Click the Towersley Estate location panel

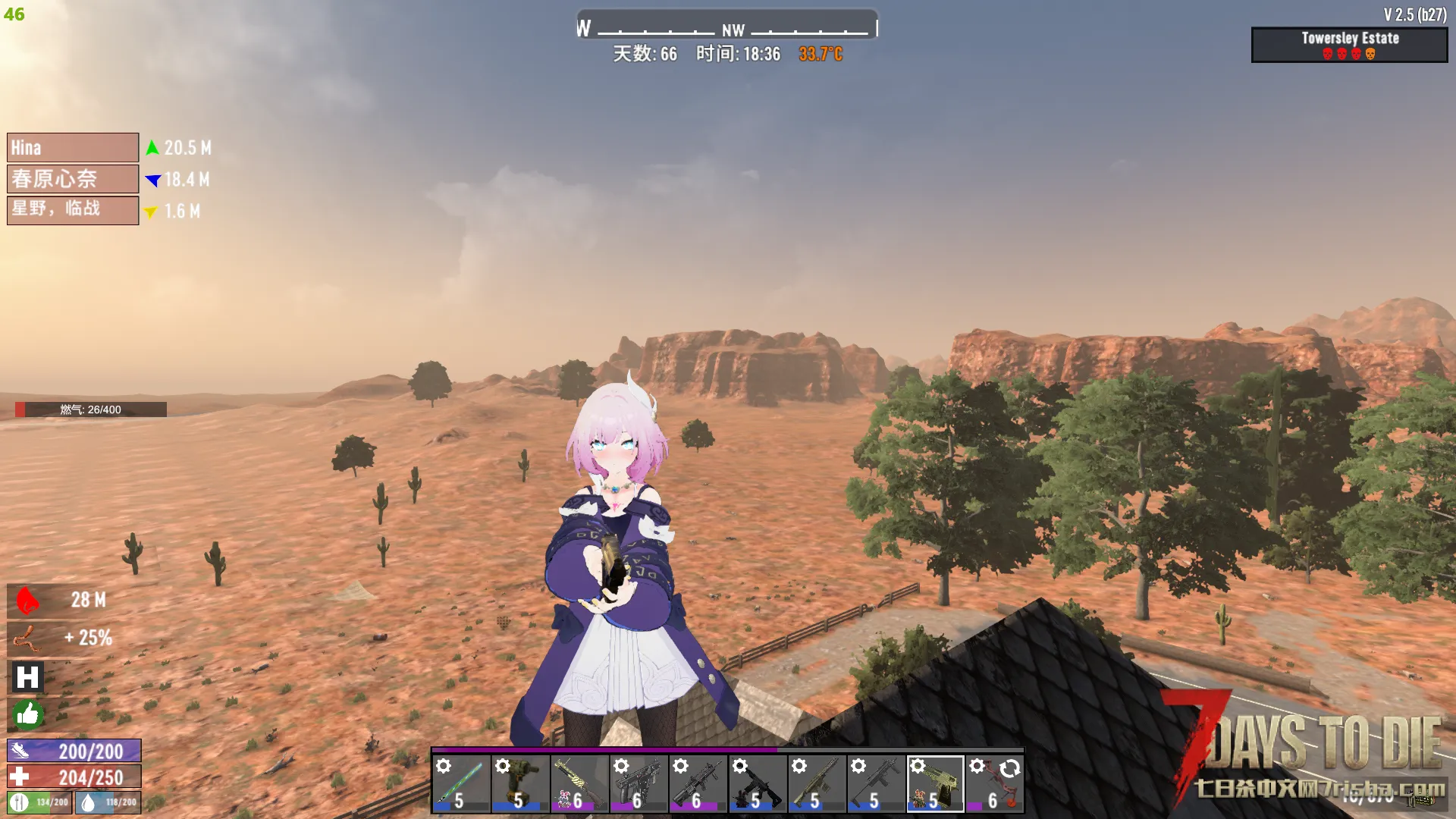pyautogui.click(x=1349, y=45)
